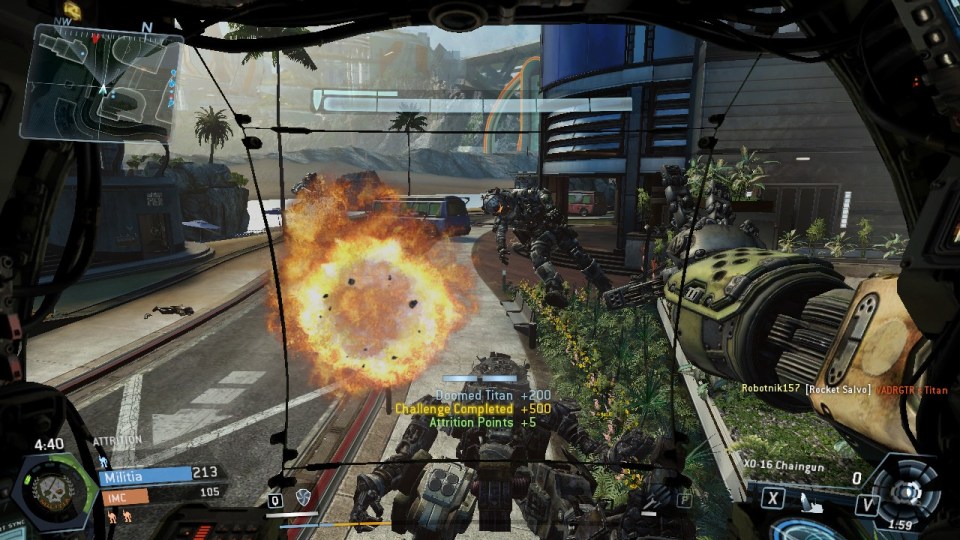
Task: Click the minimap radar display
Action: (x=100, y=82)
